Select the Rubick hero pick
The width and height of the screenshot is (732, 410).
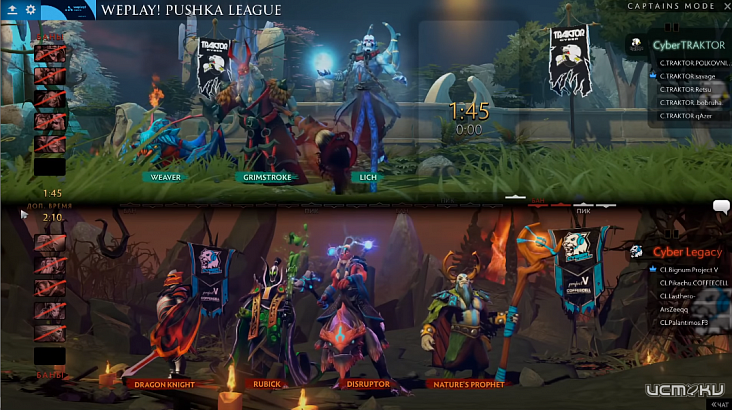[267, 383]
